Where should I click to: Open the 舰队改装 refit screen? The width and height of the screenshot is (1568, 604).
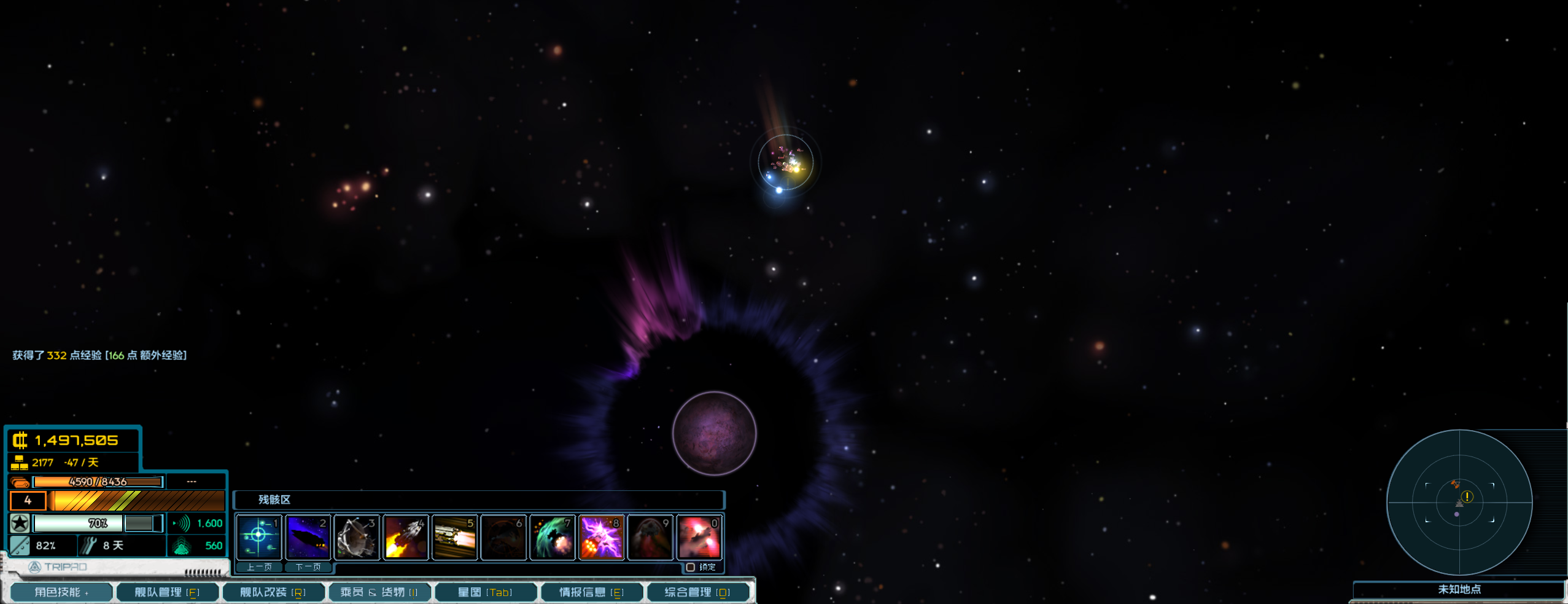coord(272,592)
